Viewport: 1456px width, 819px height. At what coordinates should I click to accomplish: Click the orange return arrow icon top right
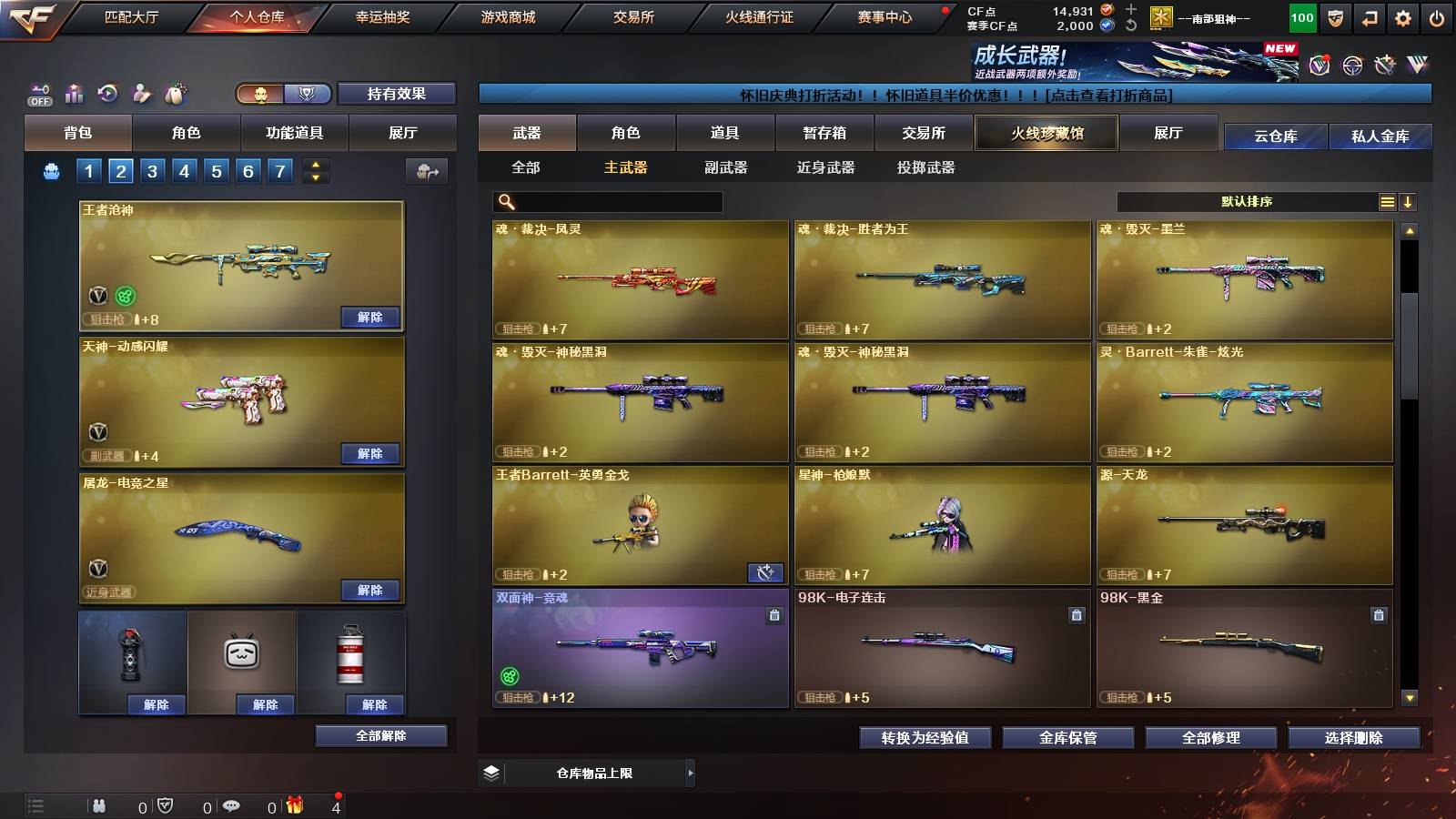click(x=1369, y=16)
